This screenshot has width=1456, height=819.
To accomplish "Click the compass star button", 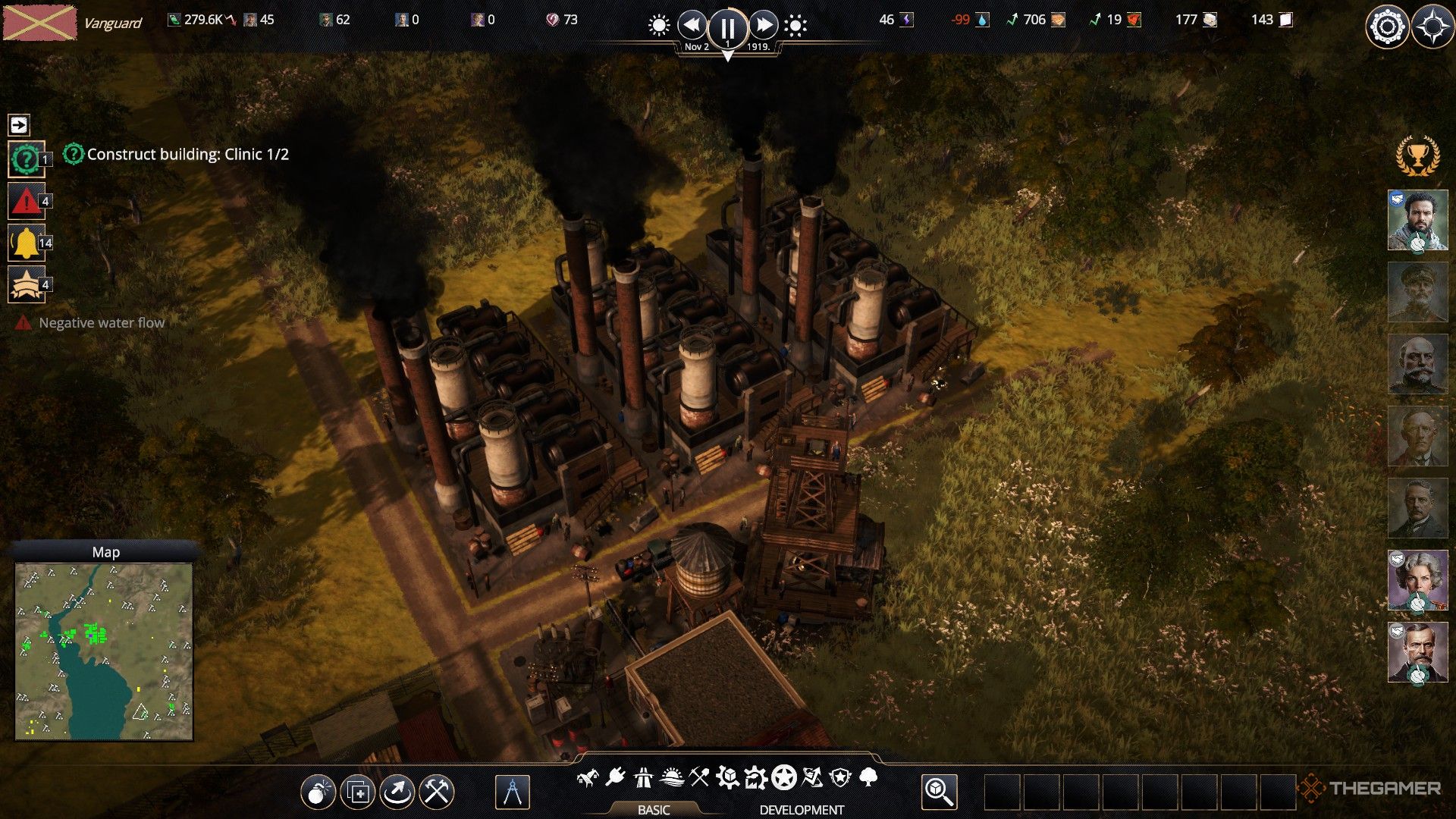I will (x=1432, y=28).
